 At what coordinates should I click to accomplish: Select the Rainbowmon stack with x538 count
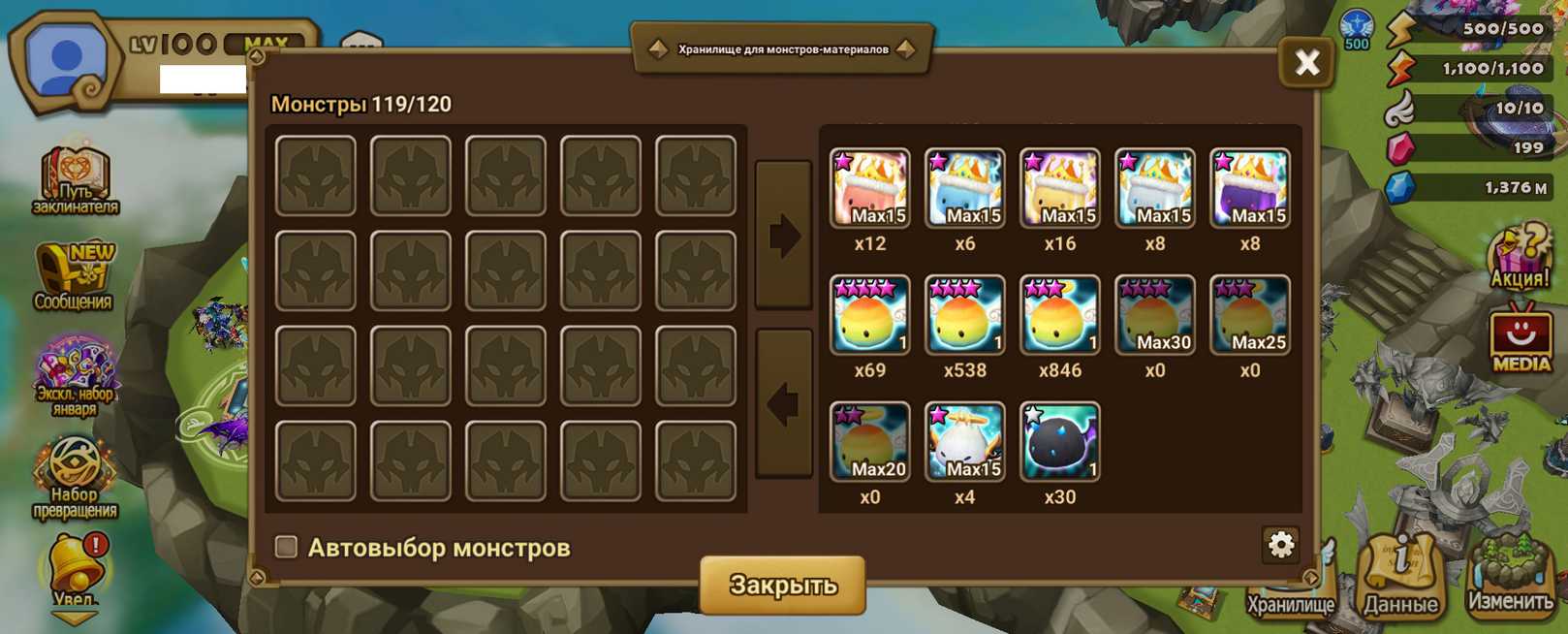click(964, 315)
